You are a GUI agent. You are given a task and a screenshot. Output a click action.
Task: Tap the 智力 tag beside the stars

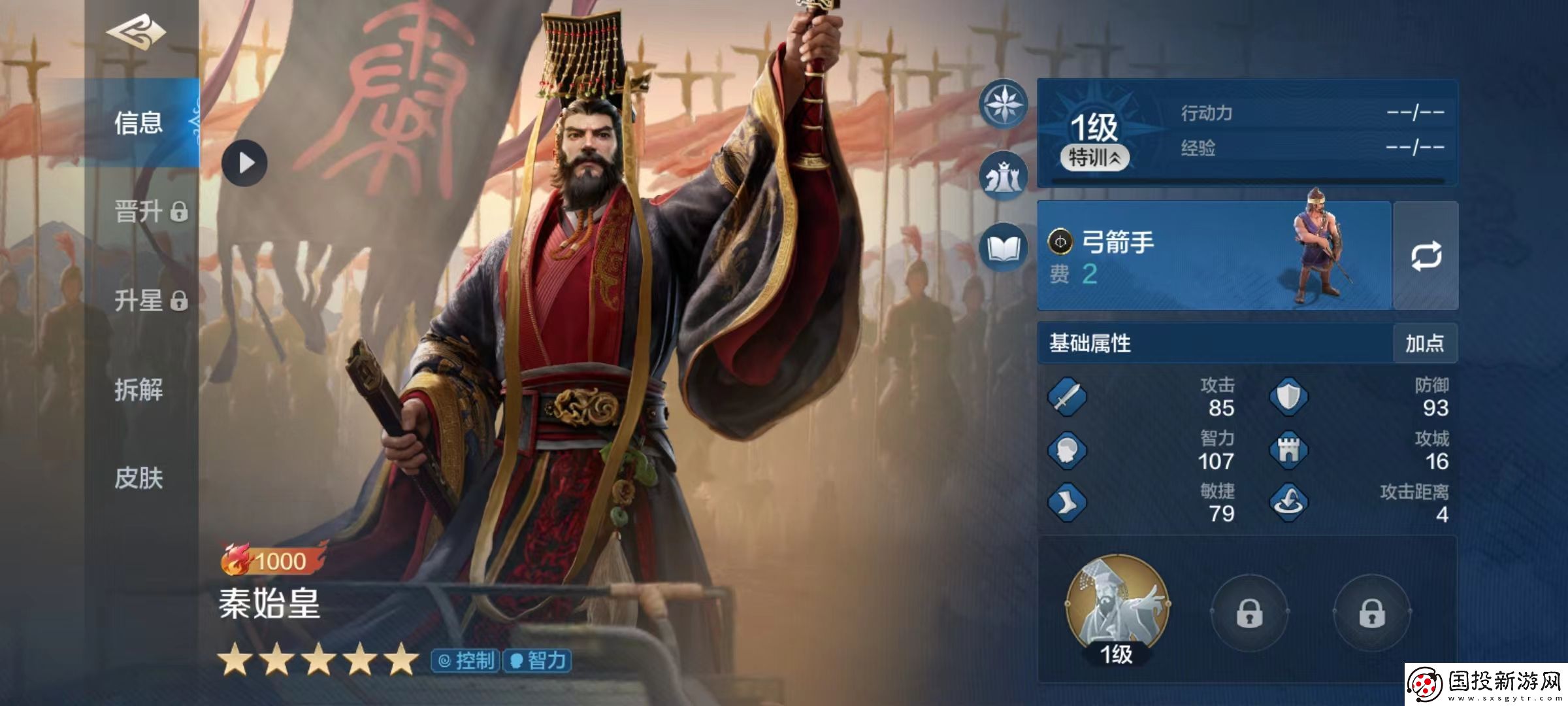coord(537,661)
